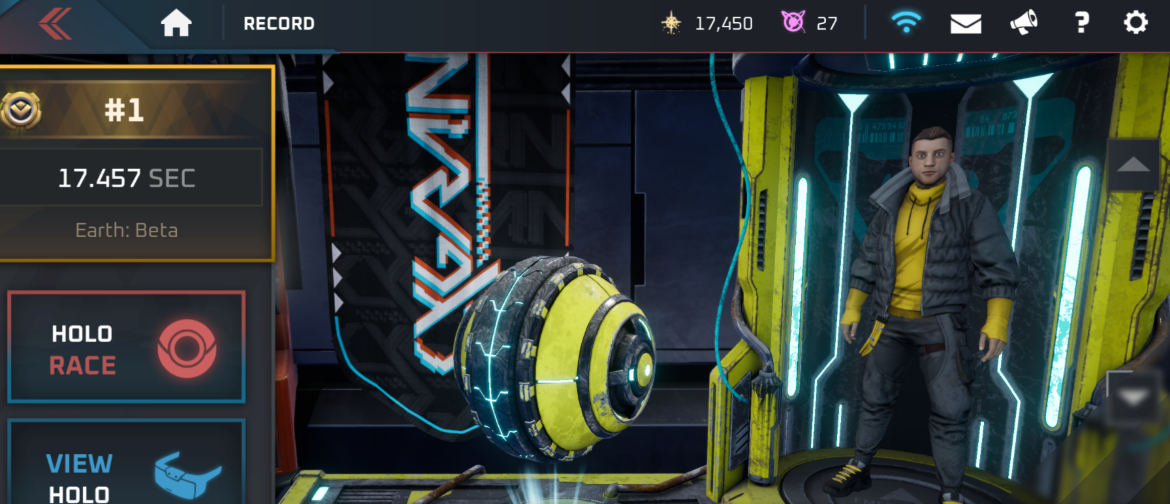Open the #1 record panel for Earth: Beta
The height and width of the screenshot is (504, 1170).
click(x=135, y=163)
